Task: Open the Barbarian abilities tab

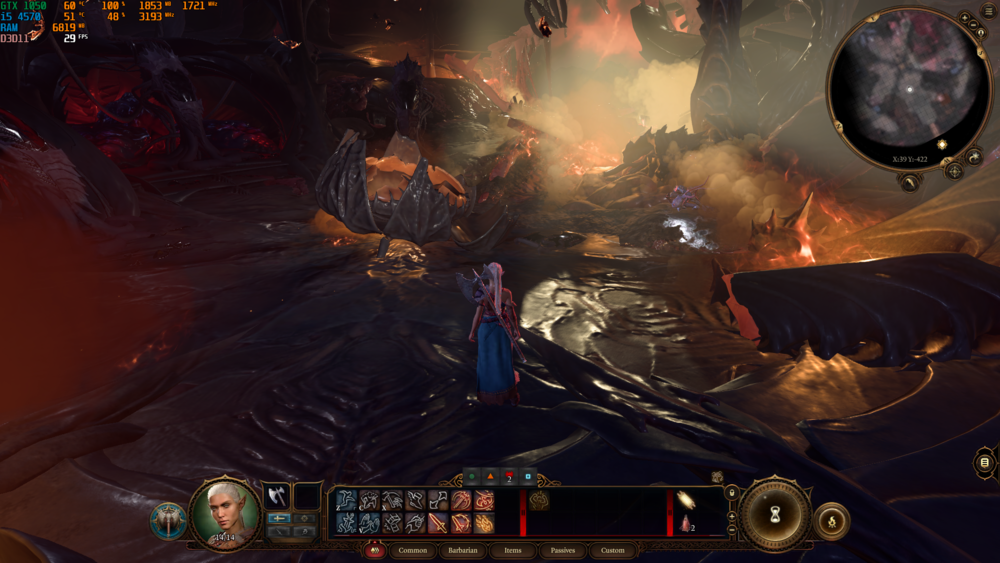Action: pos(462,551)
